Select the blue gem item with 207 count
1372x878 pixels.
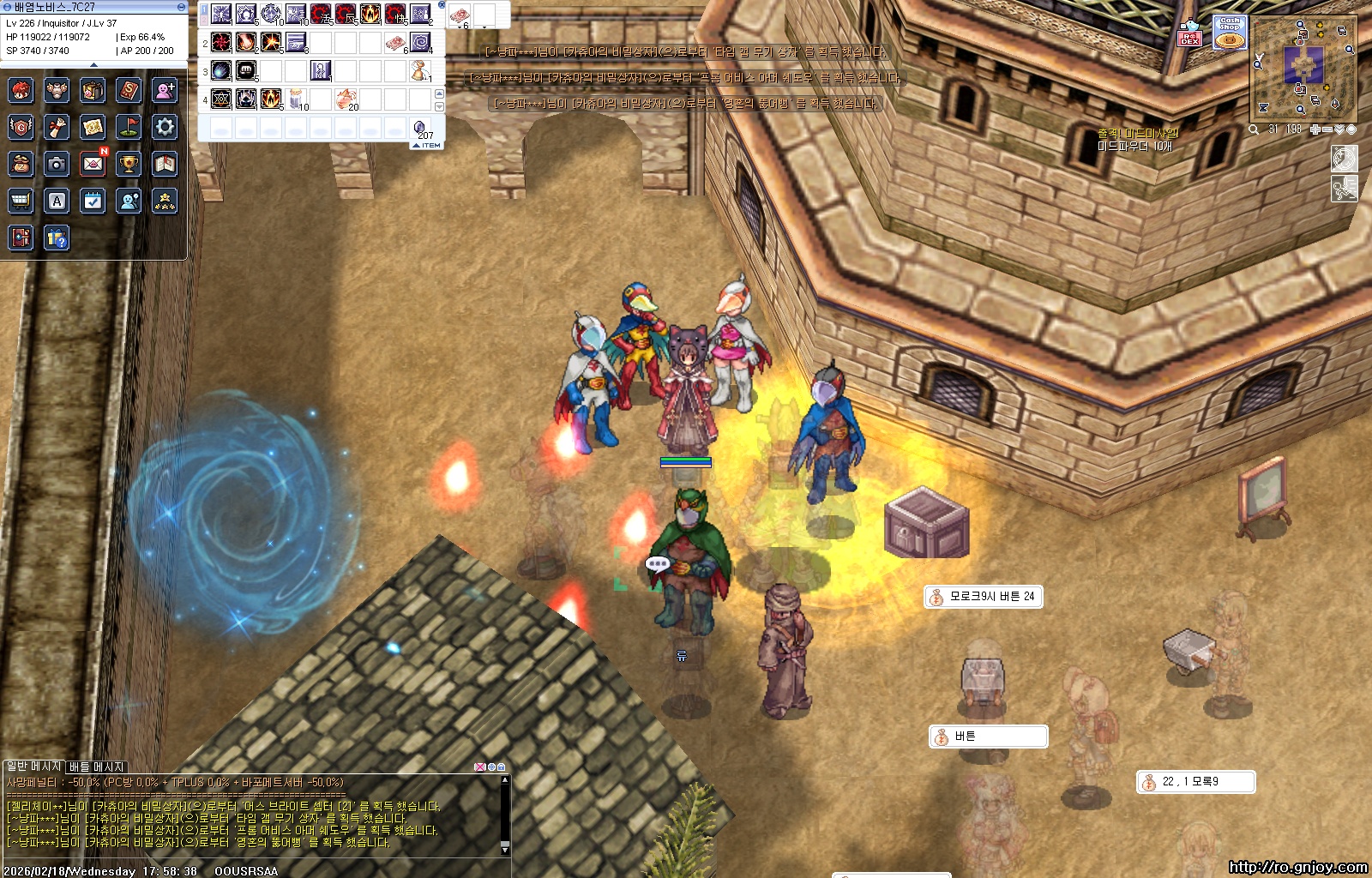[x=421, y=128]
